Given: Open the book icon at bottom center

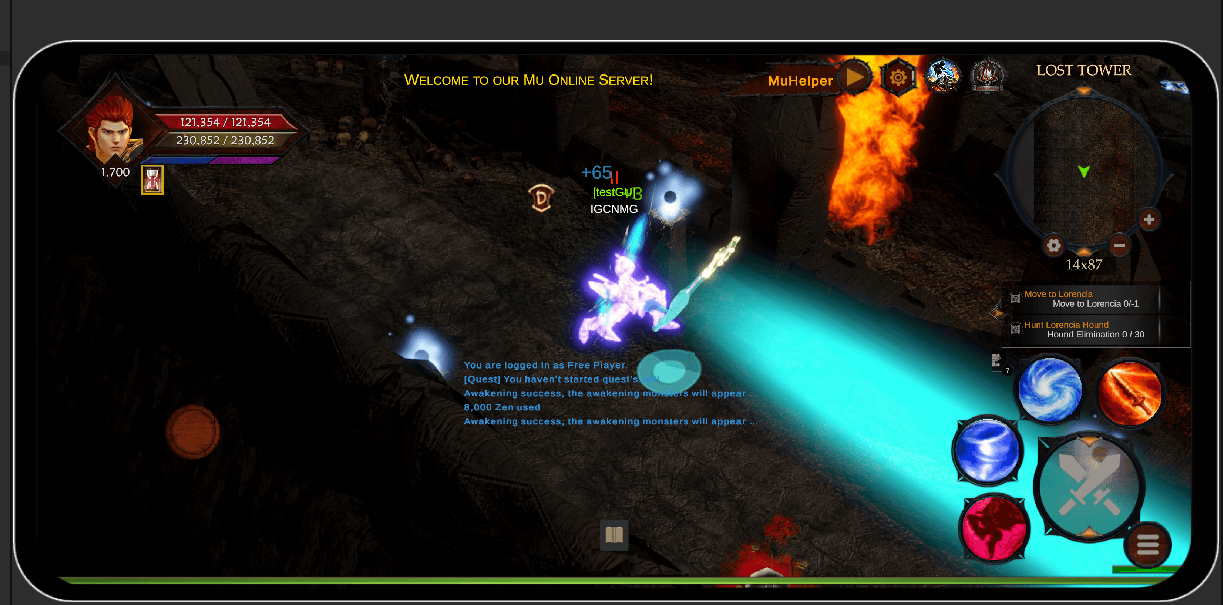Looking at the screenshot, I should tap(614, 536).
